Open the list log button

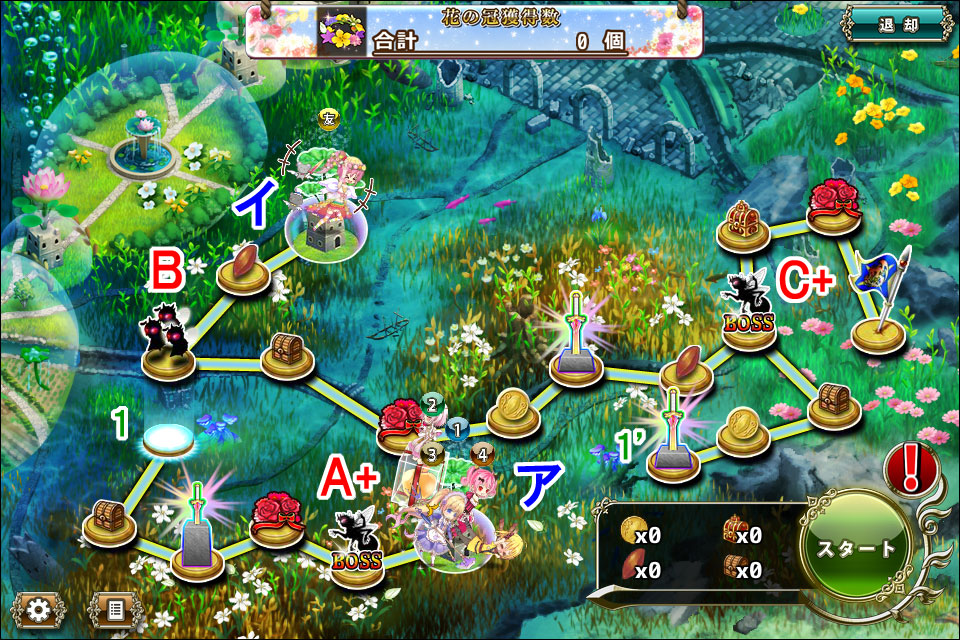(x=115, y=608)
